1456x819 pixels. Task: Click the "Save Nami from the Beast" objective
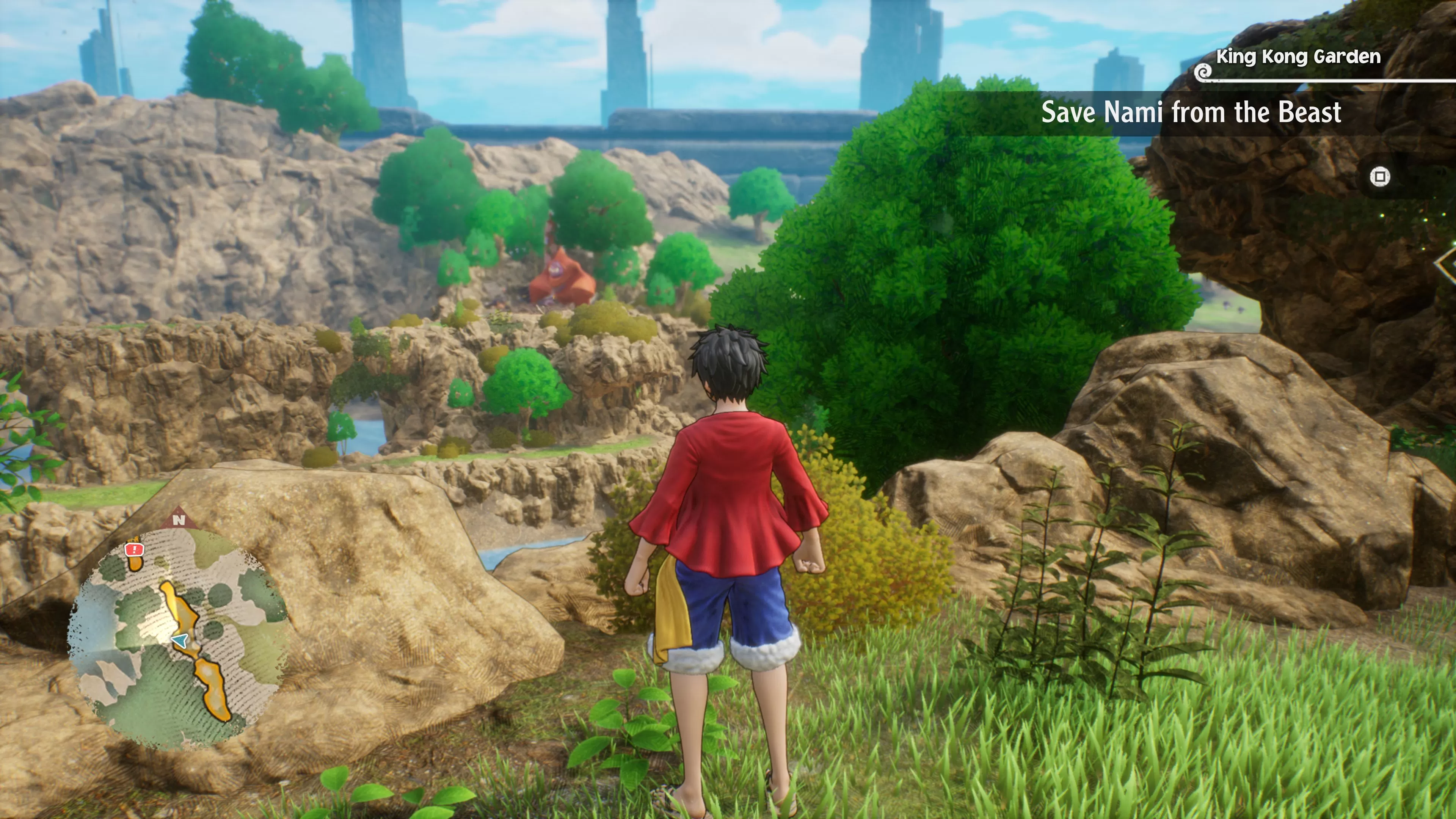(1191, 113)
